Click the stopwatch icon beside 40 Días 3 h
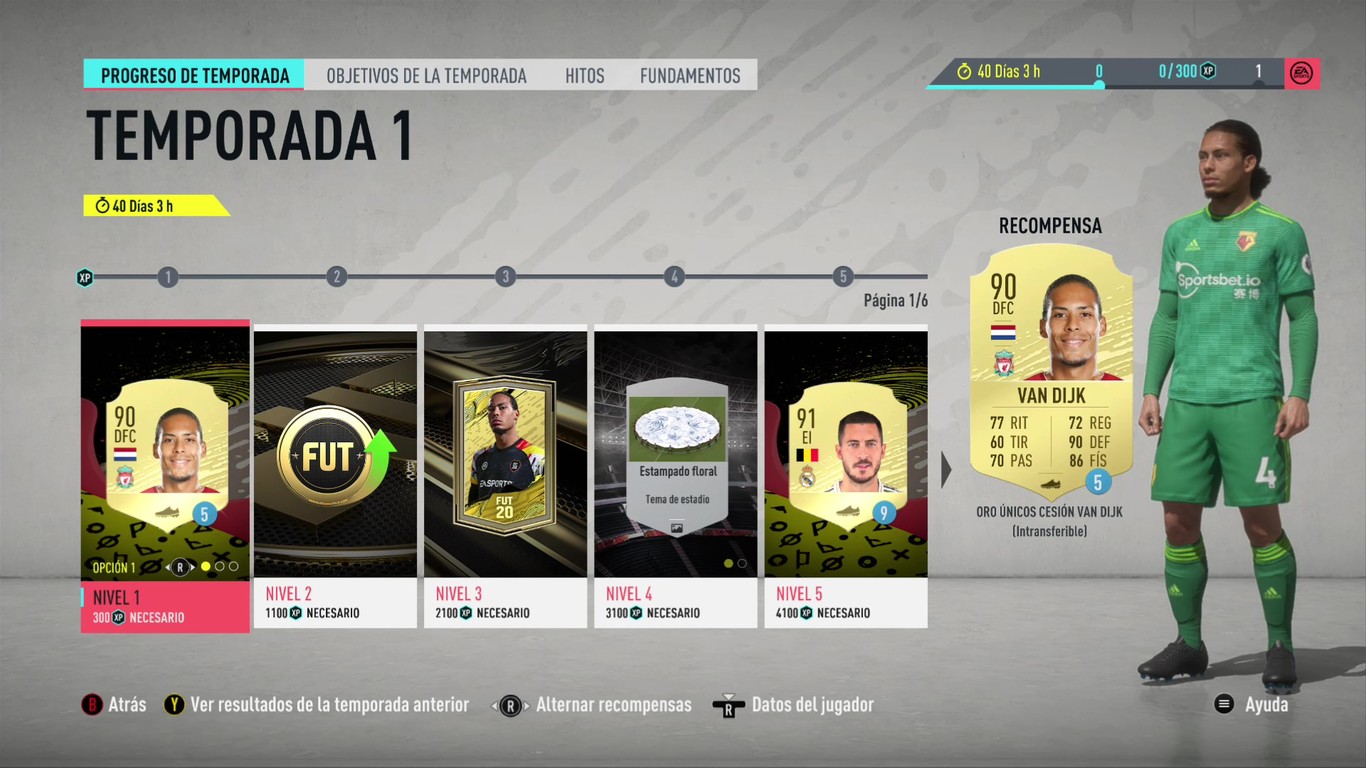The height and width of the screenshot is (768, 1366). point(964,70)
